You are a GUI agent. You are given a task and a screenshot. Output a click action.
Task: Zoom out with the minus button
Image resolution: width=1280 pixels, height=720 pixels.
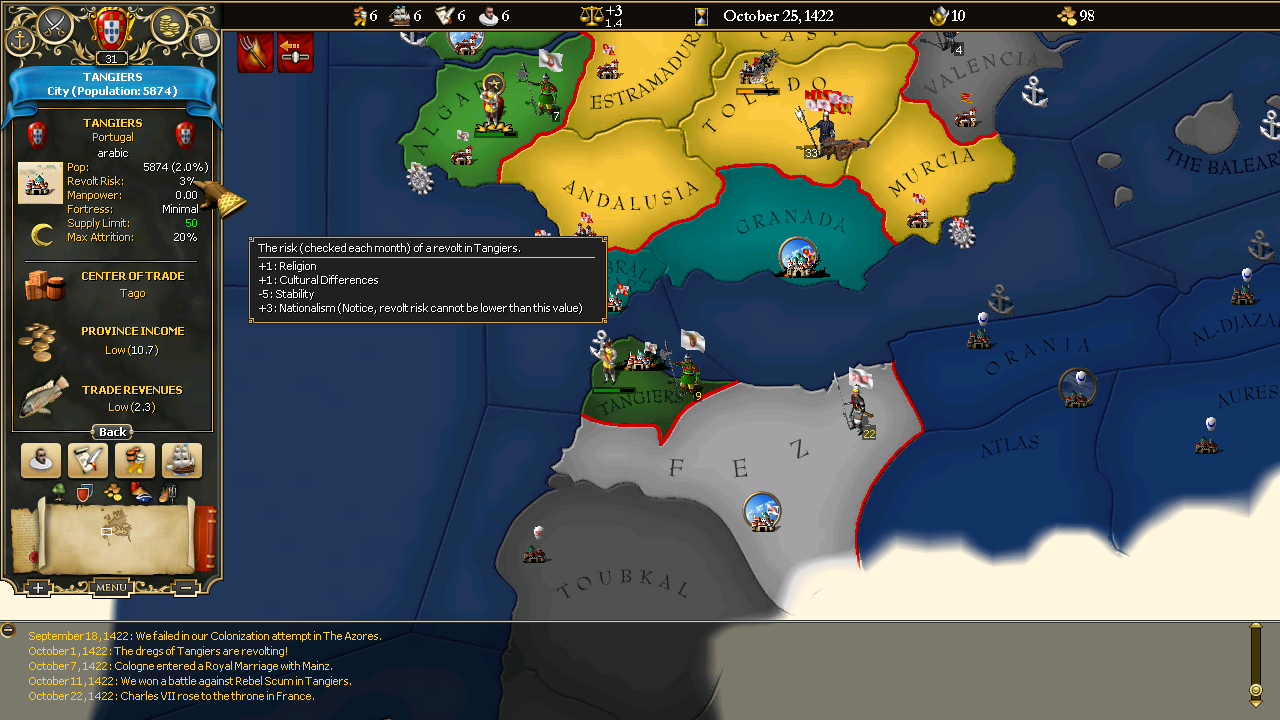coord(186,588)
